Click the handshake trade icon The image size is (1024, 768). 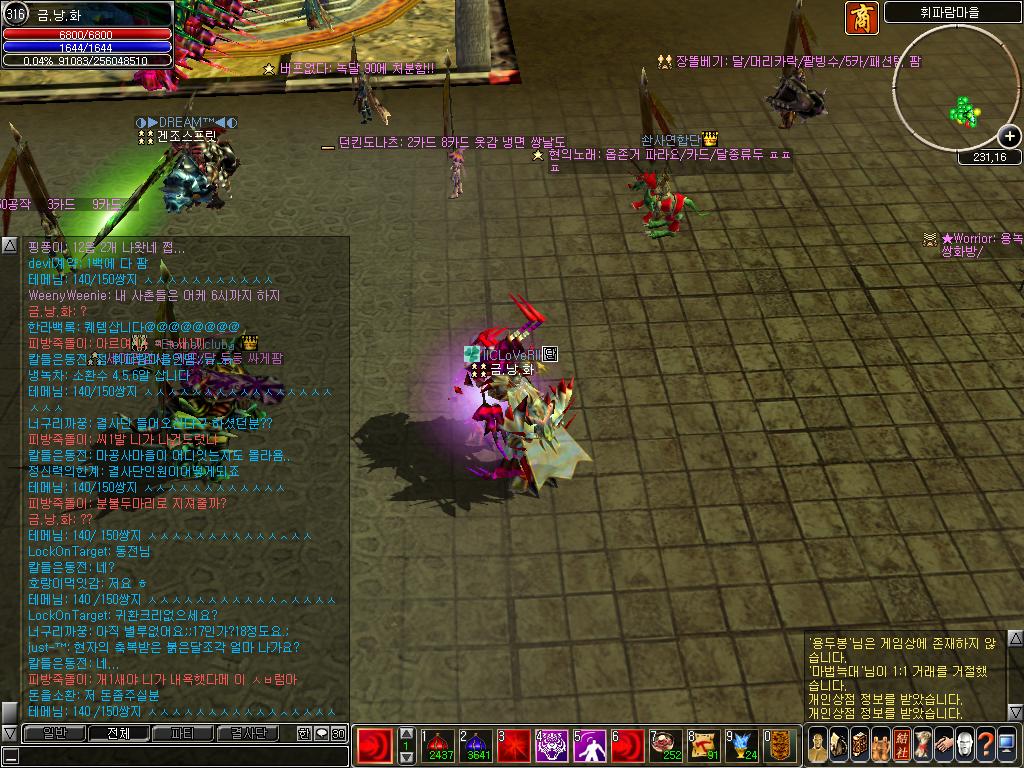[x=942, y=745]
